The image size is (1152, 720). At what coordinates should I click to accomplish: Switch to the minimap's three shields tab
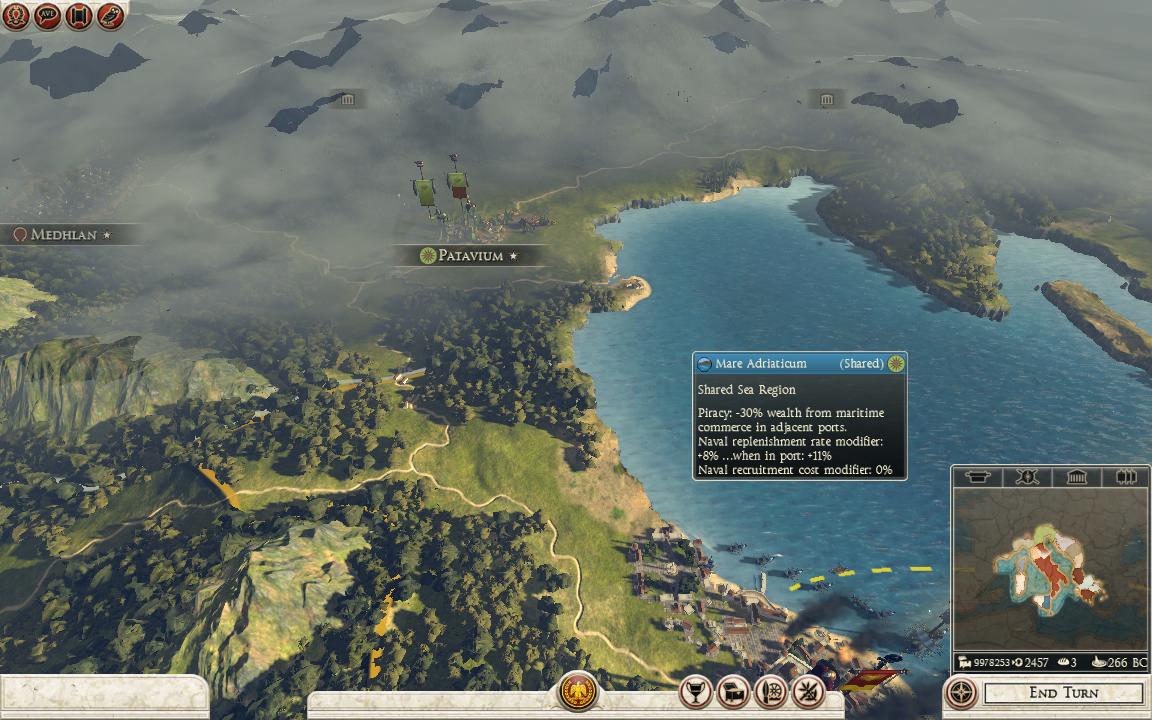(x=1125, y=477)
